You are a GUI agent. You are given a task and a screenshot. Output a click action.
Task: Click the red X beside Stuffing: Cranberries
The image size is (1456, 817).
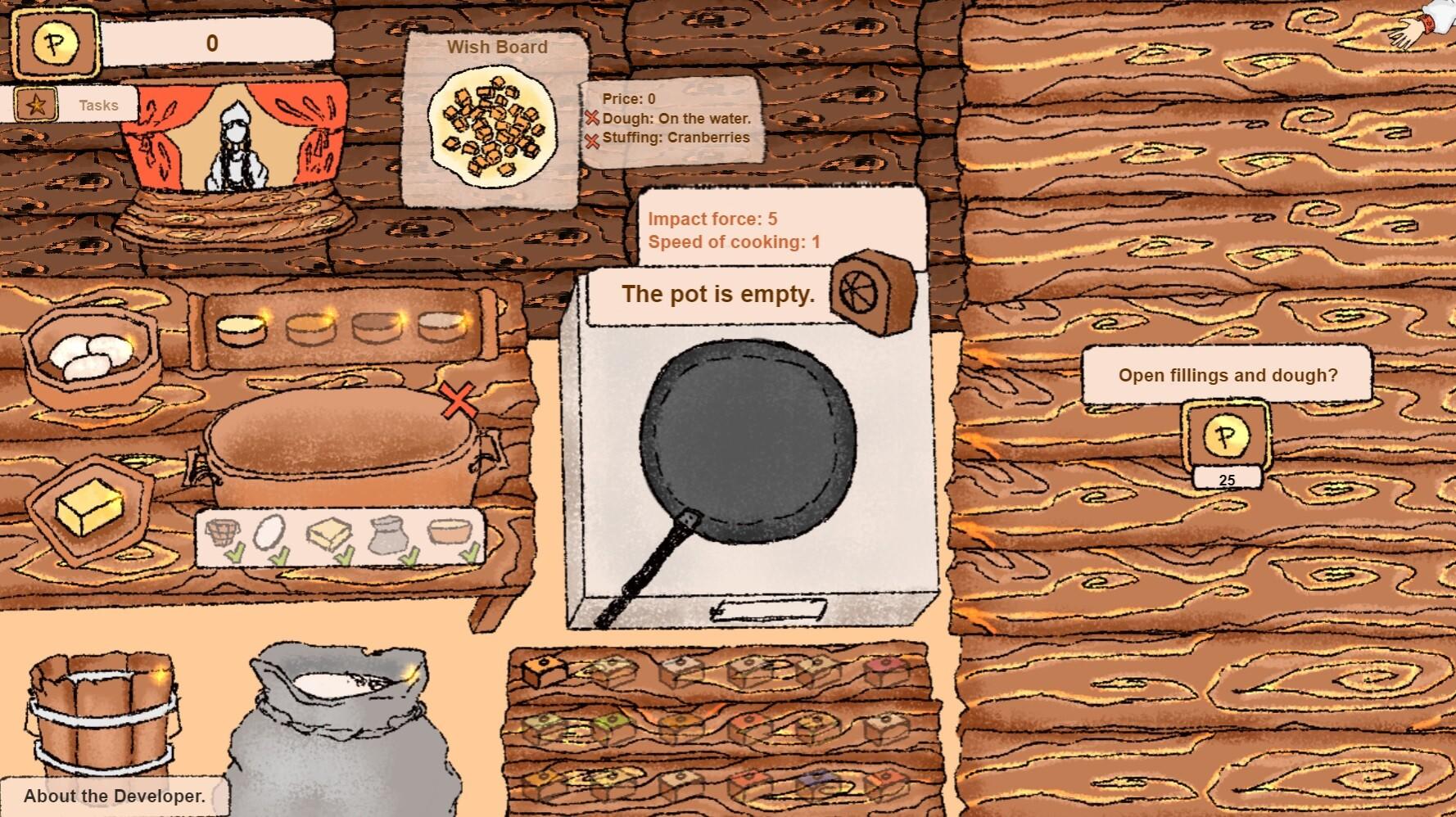click(593, 139)
